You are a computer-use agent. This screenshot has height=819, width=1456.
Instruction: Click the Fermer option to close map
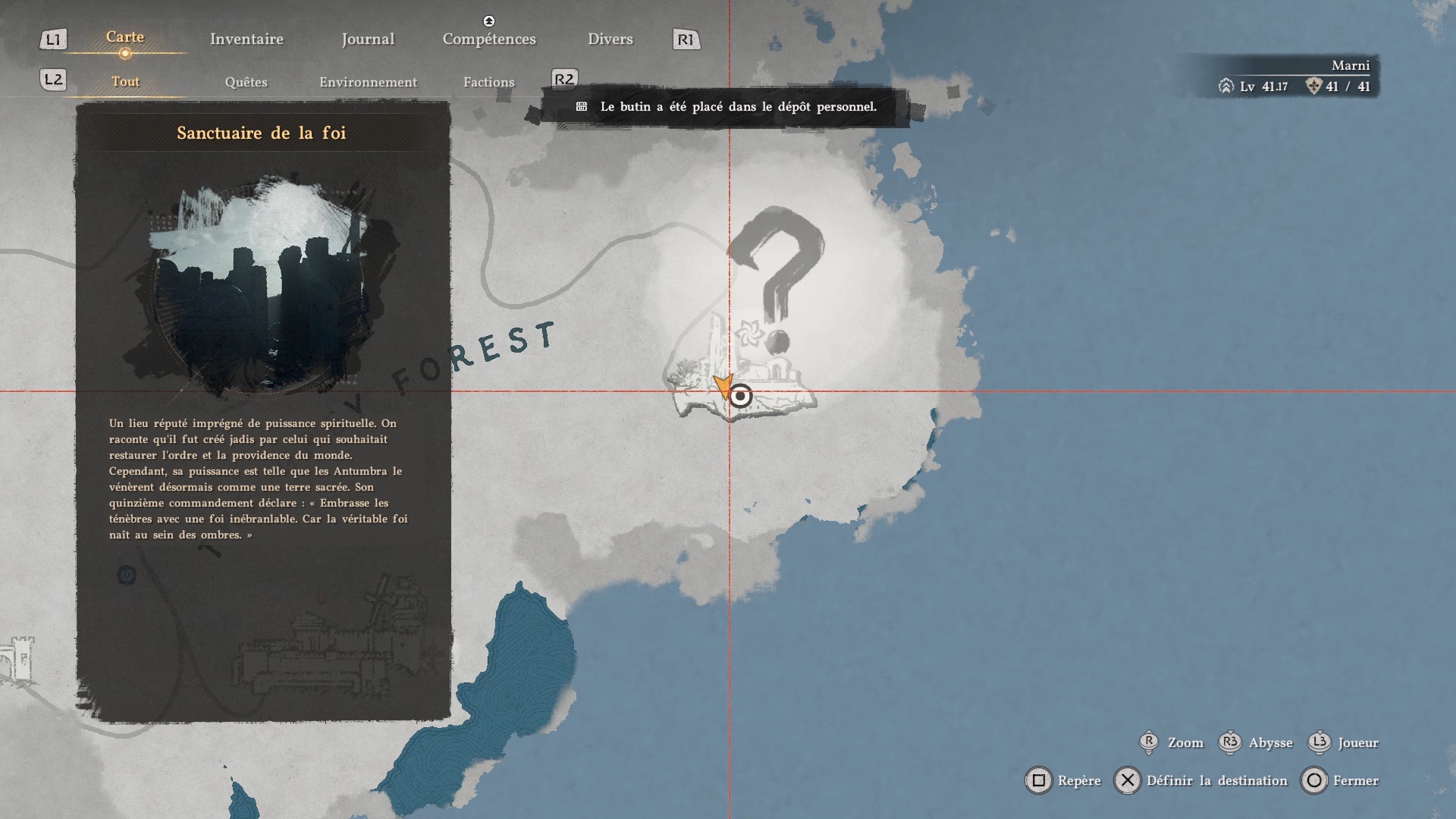pyautogui.click(x=1340, y=780)
